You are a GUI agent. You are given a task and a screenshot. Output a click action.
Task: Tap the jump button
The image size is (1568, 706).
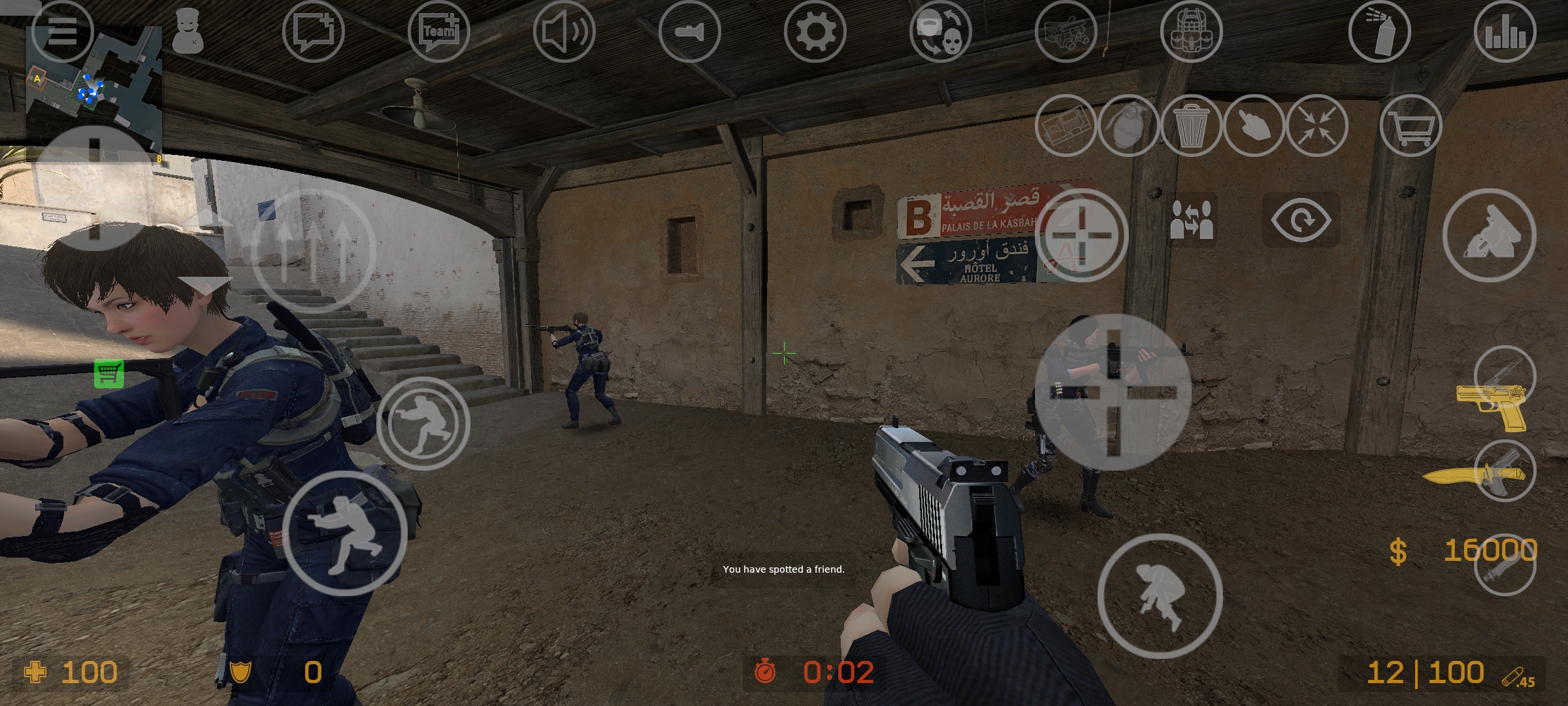[1160, 596]
